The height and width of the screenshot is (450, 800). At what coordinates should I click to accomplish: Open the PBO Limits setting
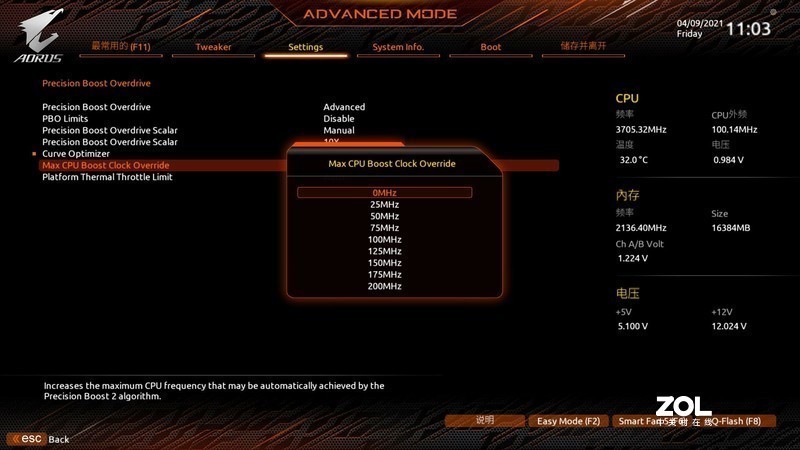(65, 118)
